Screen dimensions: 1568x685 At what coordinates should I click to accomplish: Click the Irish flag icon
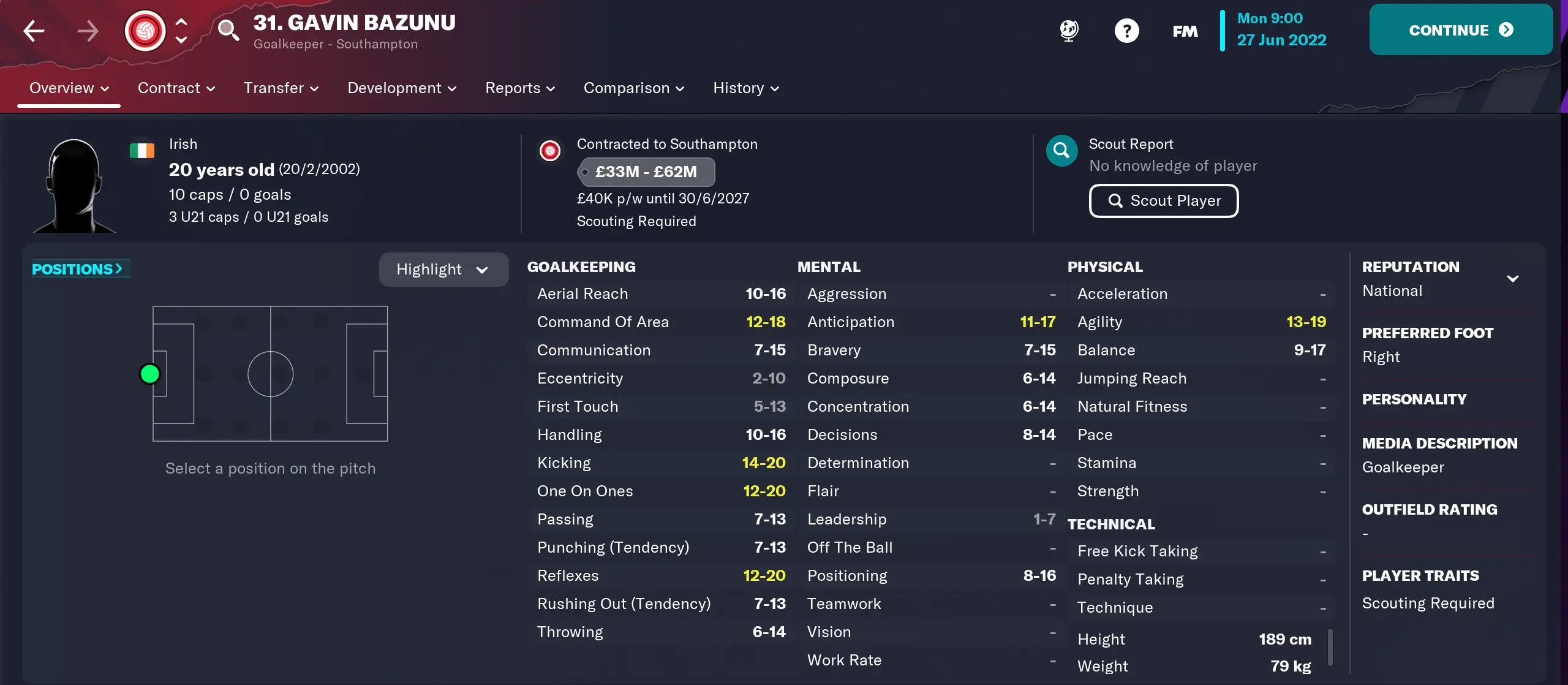point(142,149)
